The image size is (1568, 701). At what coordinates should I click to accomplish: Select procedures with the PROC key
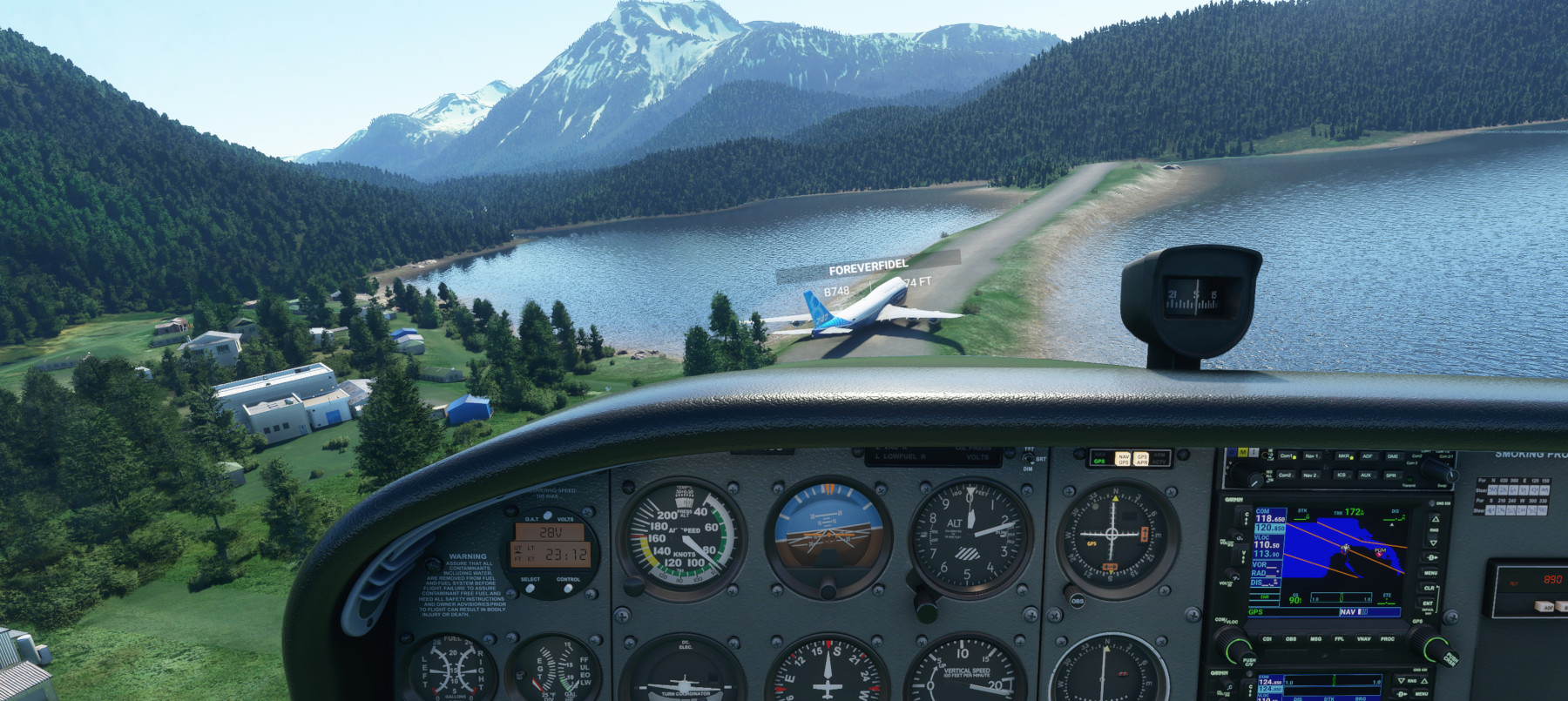1388,639
